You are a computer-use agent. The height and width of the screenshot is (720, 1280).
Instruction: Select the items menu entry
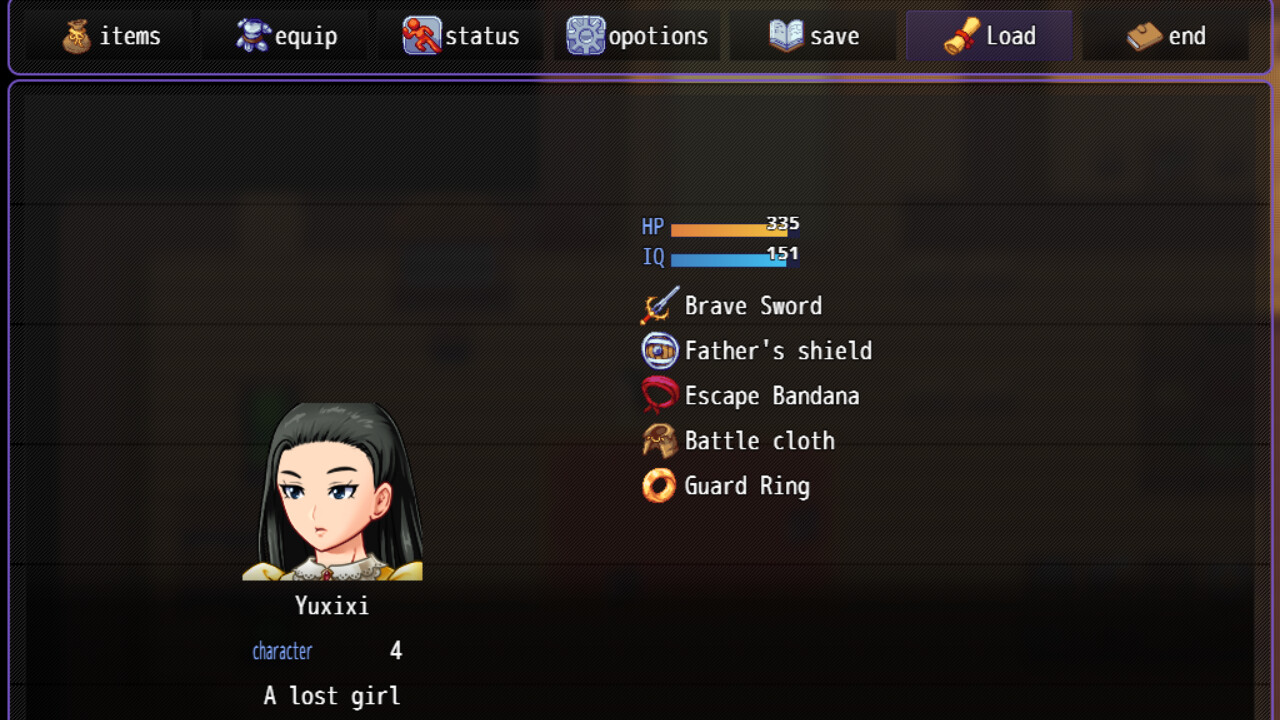pos(106,35)
